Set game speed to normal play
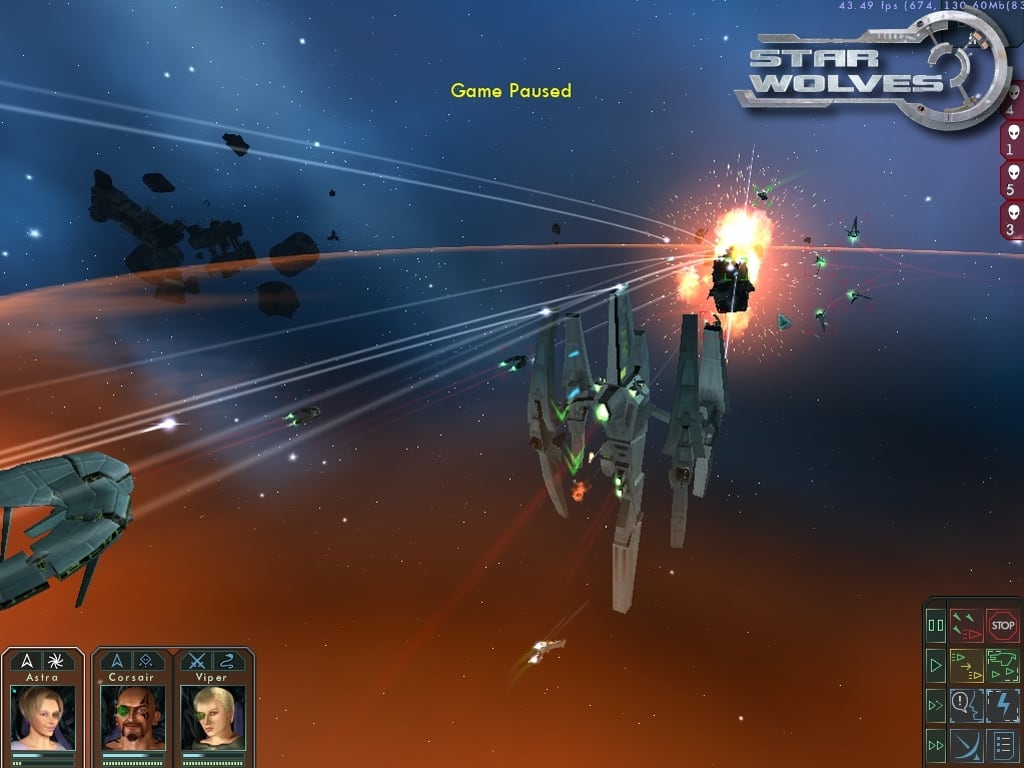Viewport: 1024px width, 768px height. tap(936, 664)
